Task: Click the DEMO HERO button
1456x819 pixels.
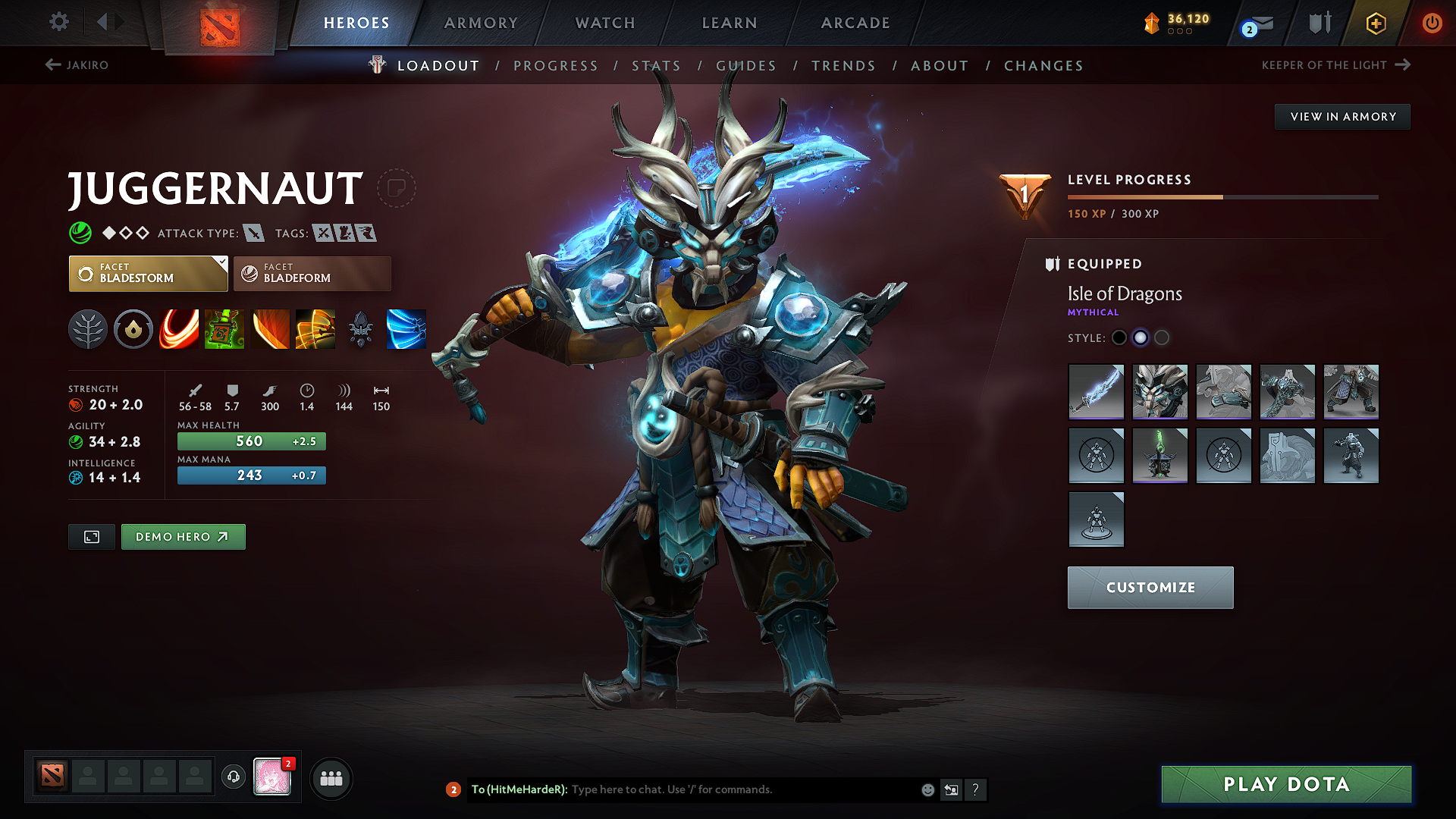Action: click(183, 536)
